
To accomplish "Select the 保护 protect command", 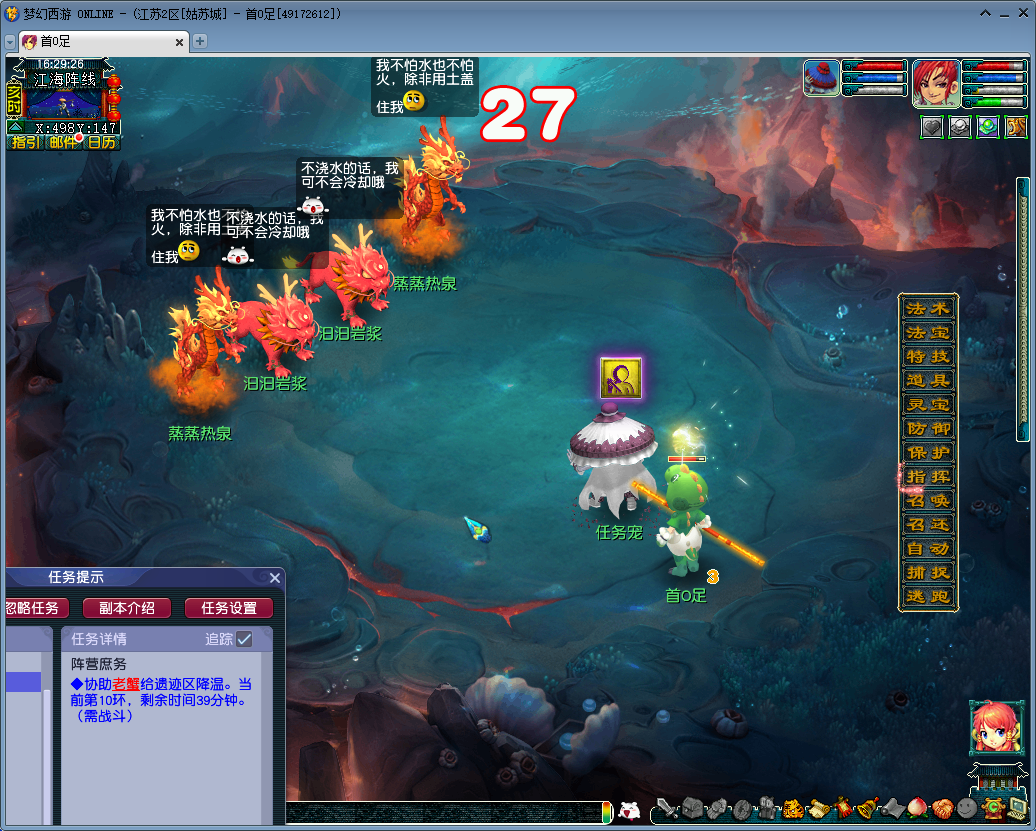I will [x=927, y=452].
